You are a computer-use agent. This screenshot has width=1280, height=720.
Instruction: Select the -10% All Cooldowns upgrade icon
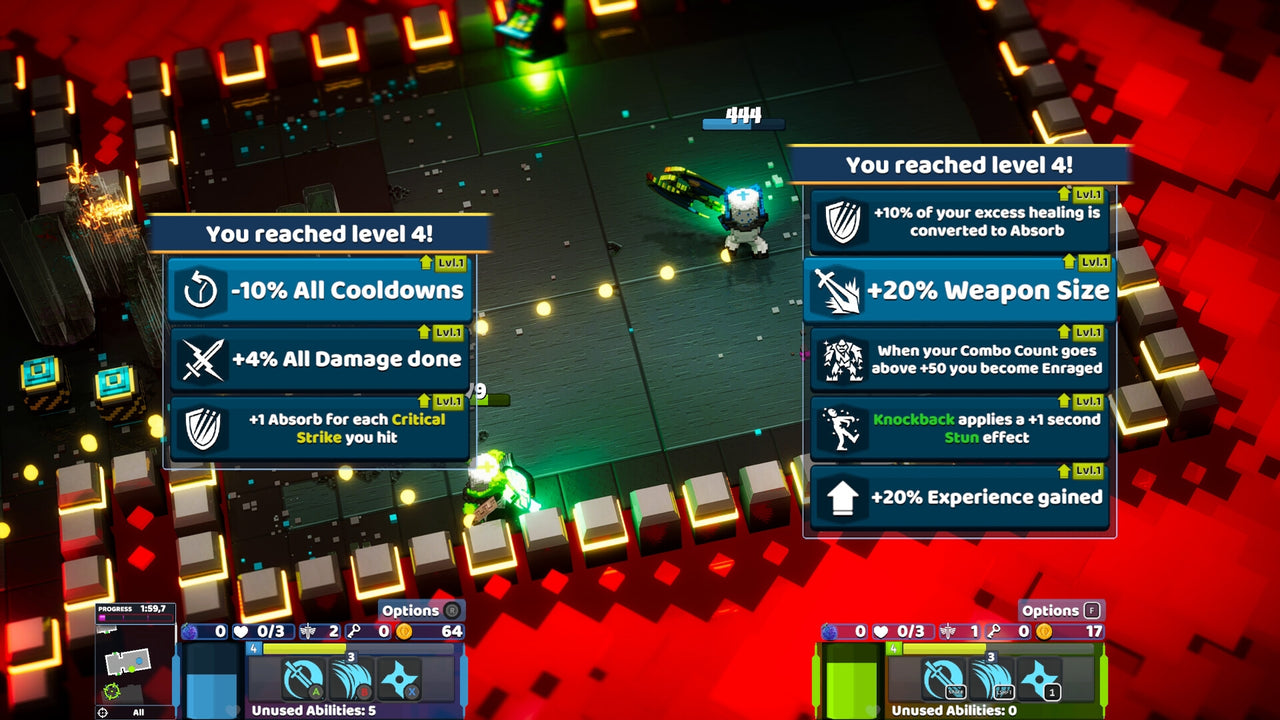tap(199, 290)
